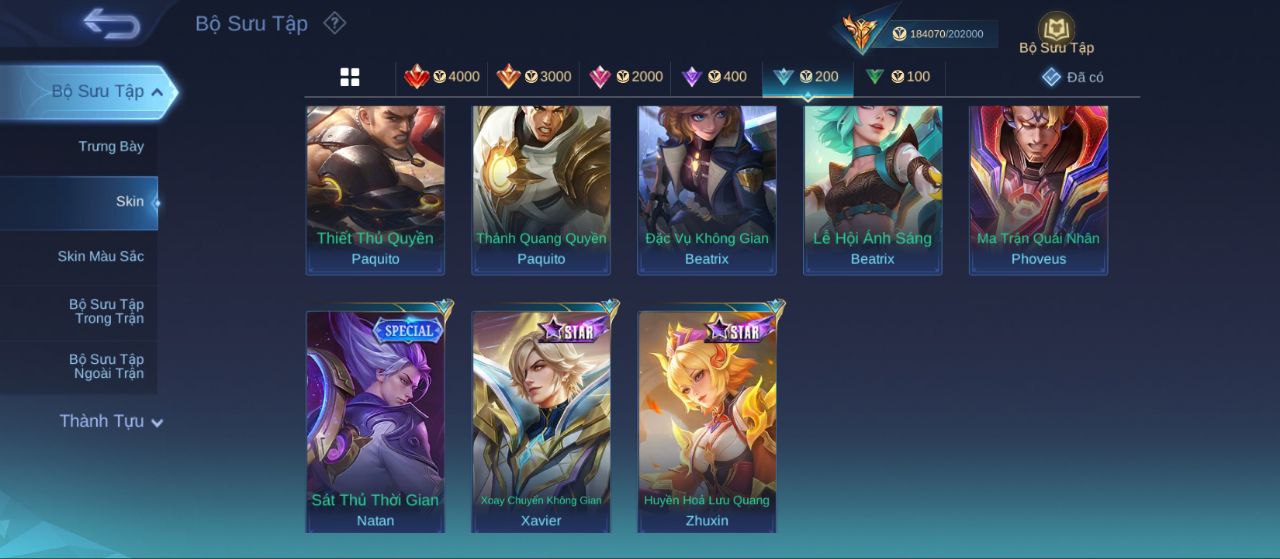The height and width of the screenshot is (559, 1280).
Task: Switch to the 100 points tier tab
Action: (898, 77)
